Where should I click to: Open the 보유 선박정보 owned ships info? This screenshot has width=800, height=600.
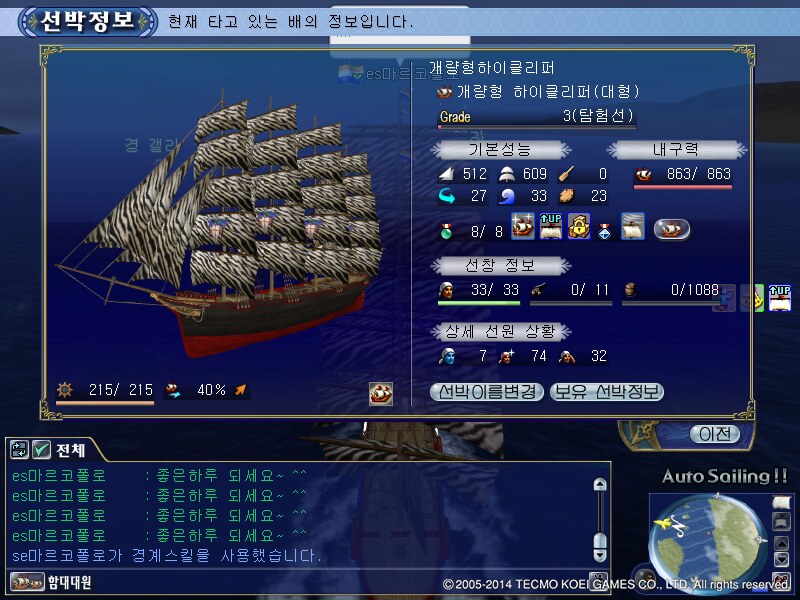pyautogui.click(x=607, y=392)
